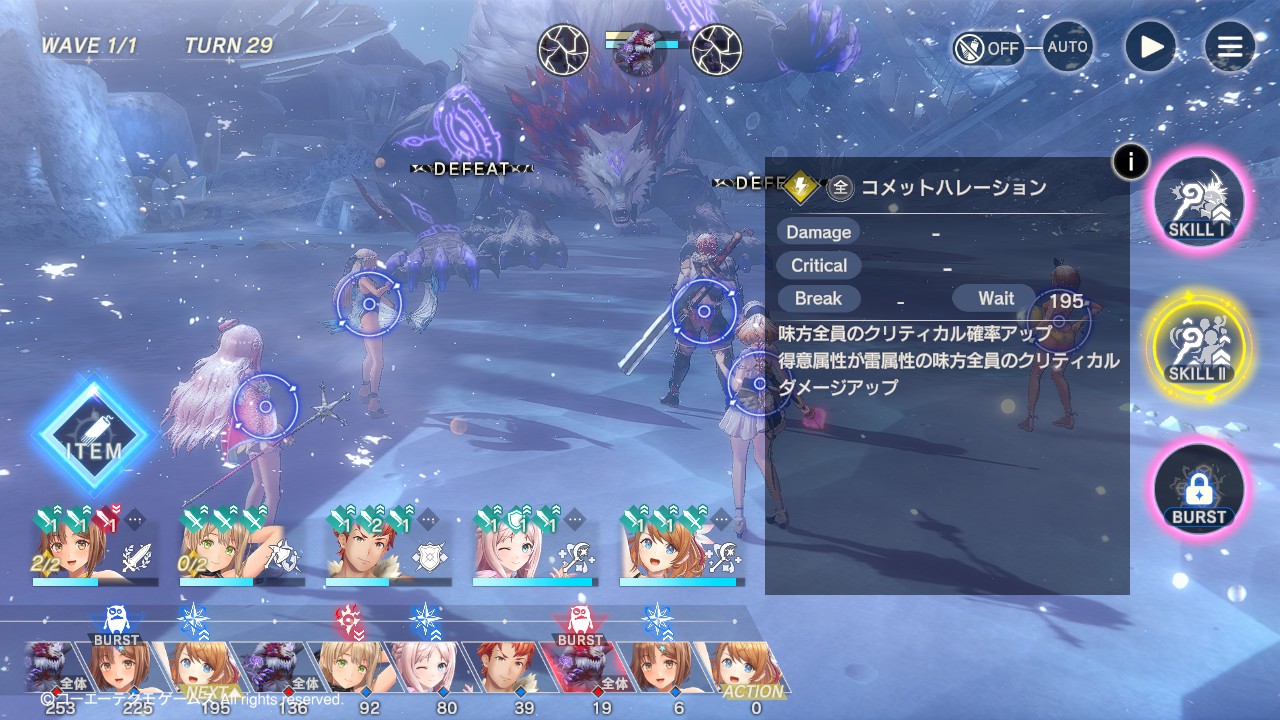Image resolution: width=1280 pixels, height=720 pixels.
Task: Select the red-highlighted enemy BURST turn slot
Action: click(x=582, y=666)
